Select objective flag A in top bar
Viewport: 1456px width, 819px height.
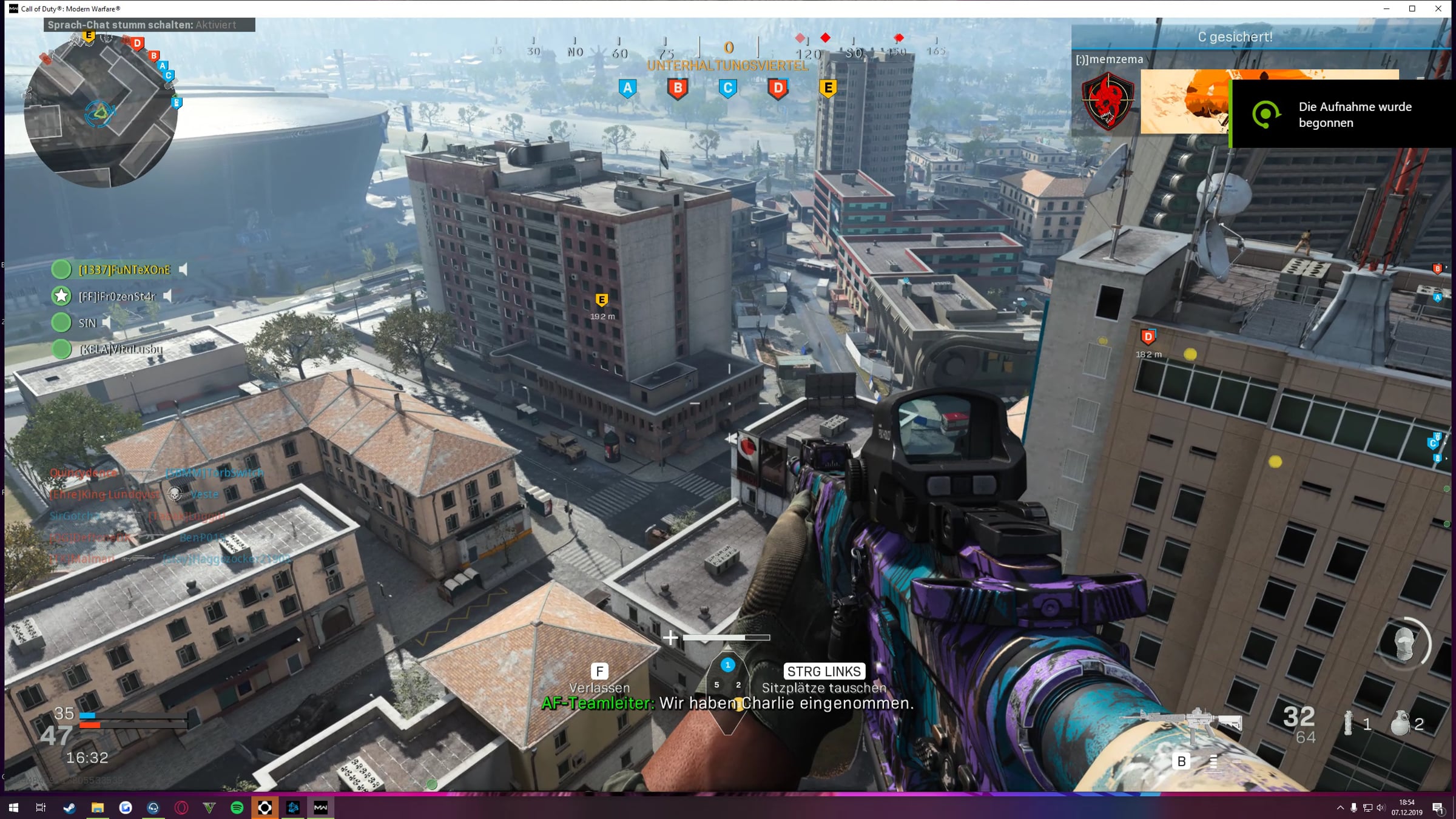628,89
